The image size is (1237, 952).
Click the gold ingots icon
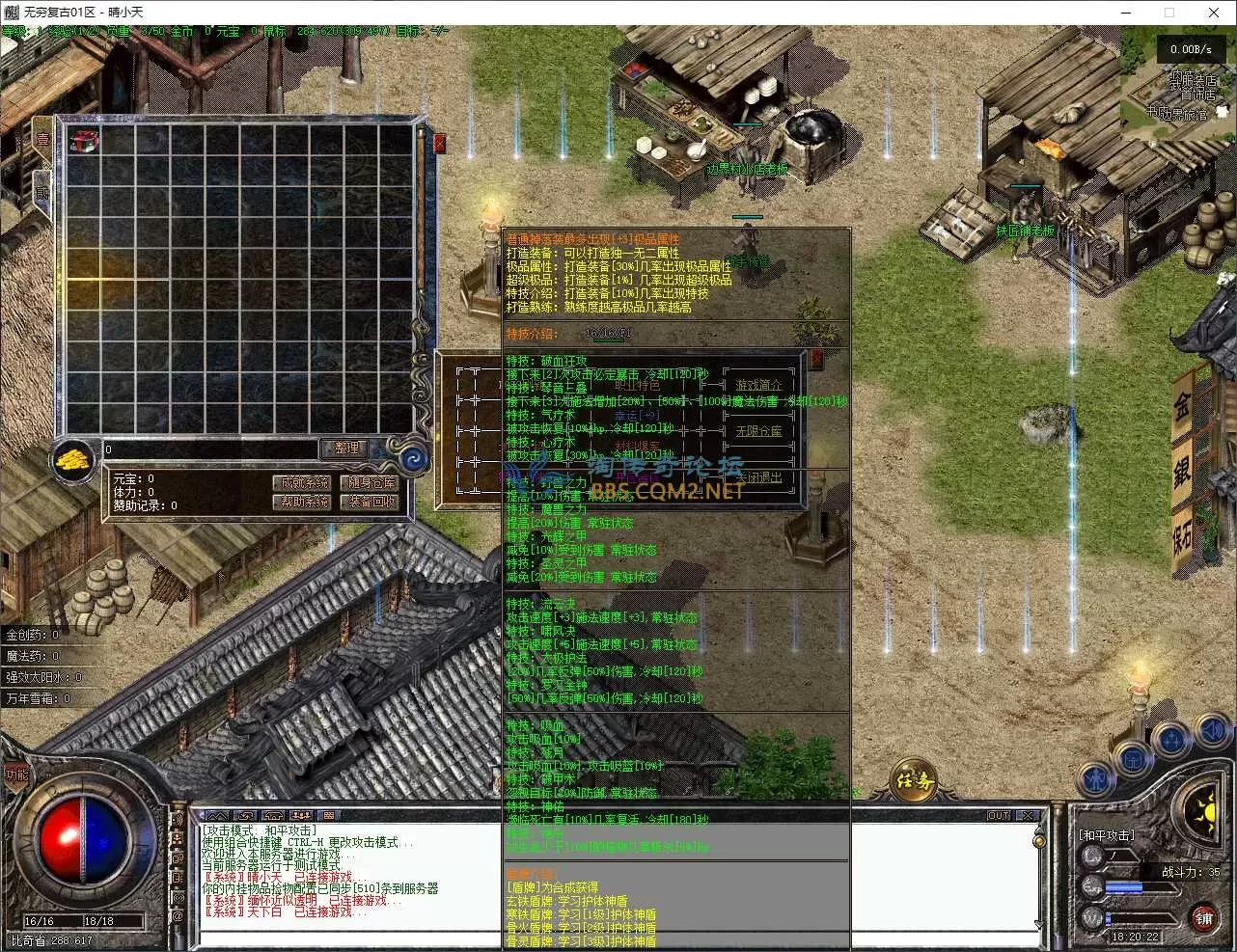(x=72, y=457)
